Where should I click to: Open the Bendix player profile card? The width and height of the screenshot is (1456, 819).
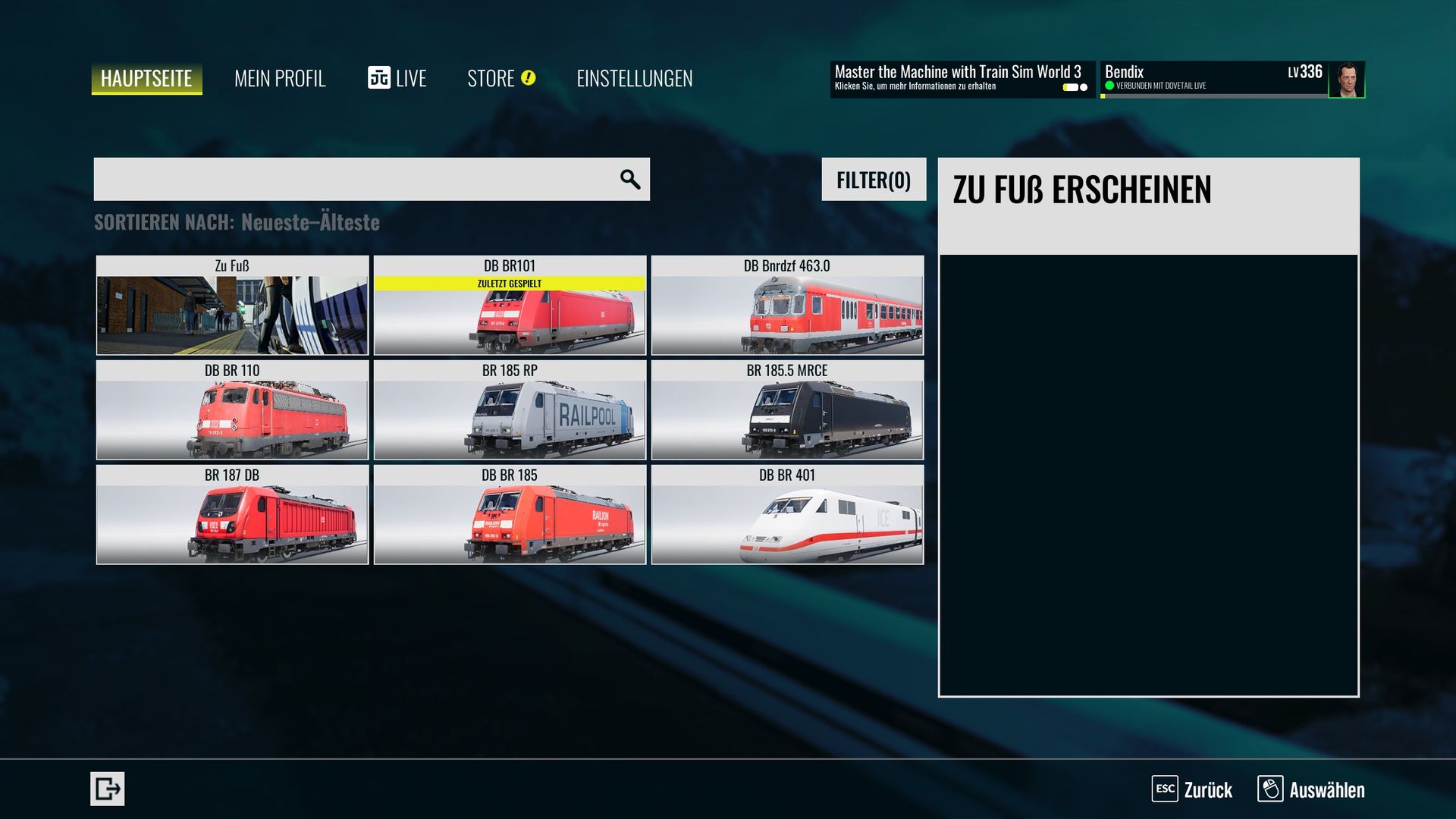1232,79
